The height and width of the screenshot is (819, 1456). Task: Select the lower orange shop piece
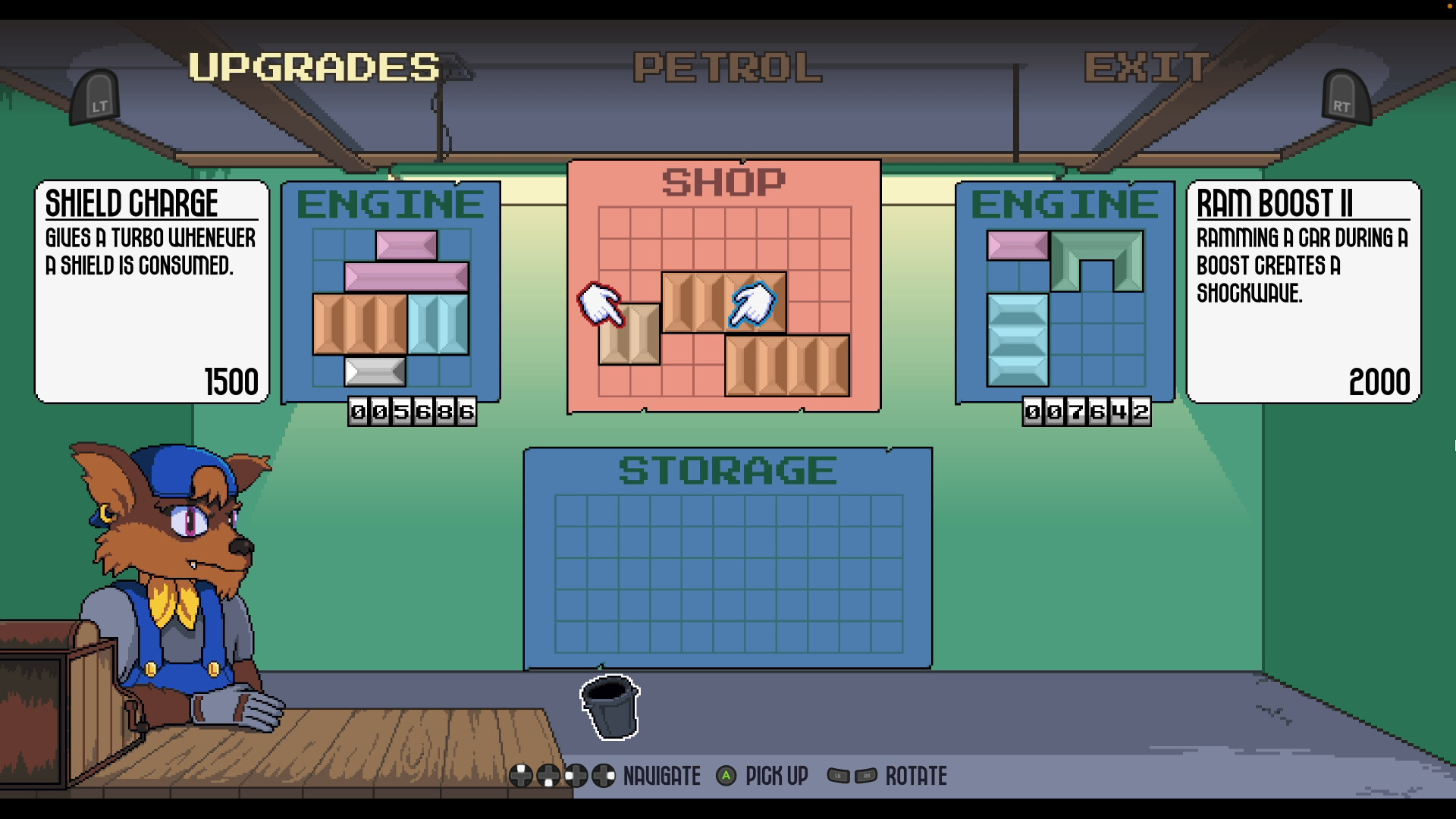point(786,366)
